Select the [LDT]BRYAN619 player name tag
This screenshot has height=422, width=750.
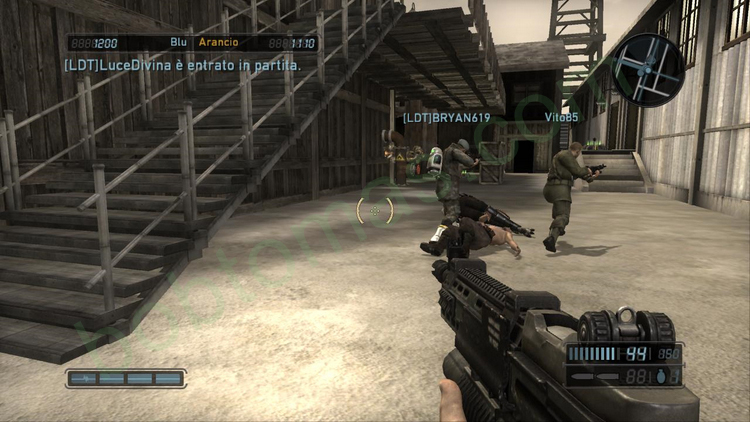click(447, 117)
